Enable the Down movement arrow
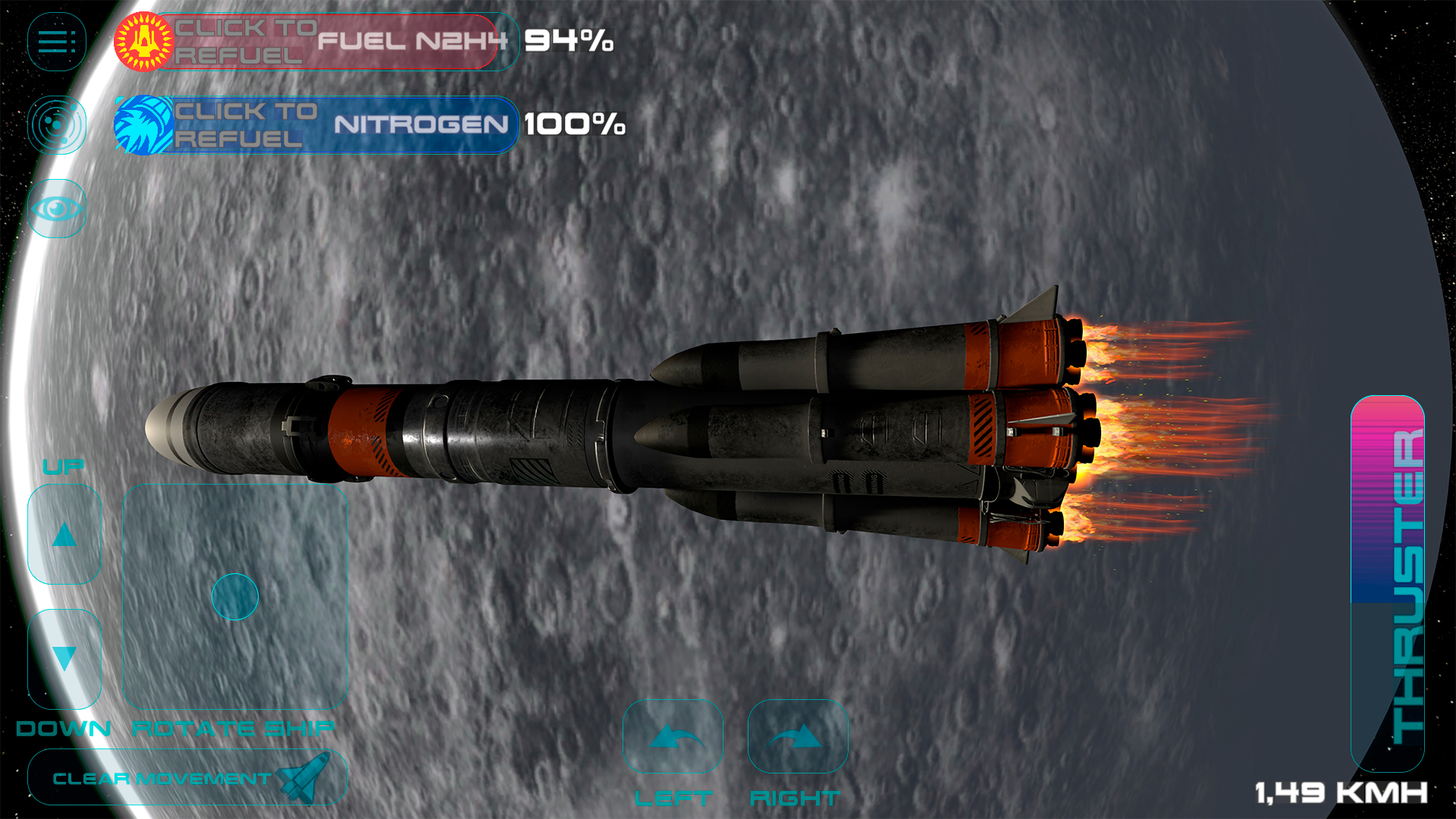This screenshot has height=819, width=1456. [64, 657]
